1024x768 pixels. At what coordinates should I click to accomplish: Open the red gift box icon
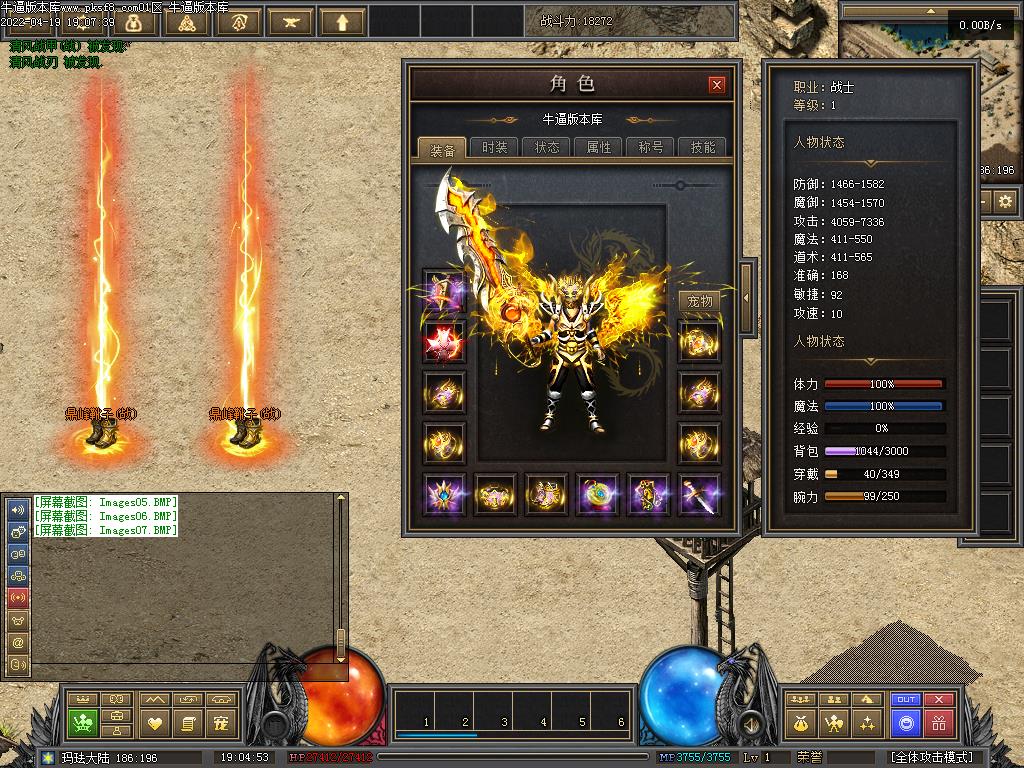(938, 722)
